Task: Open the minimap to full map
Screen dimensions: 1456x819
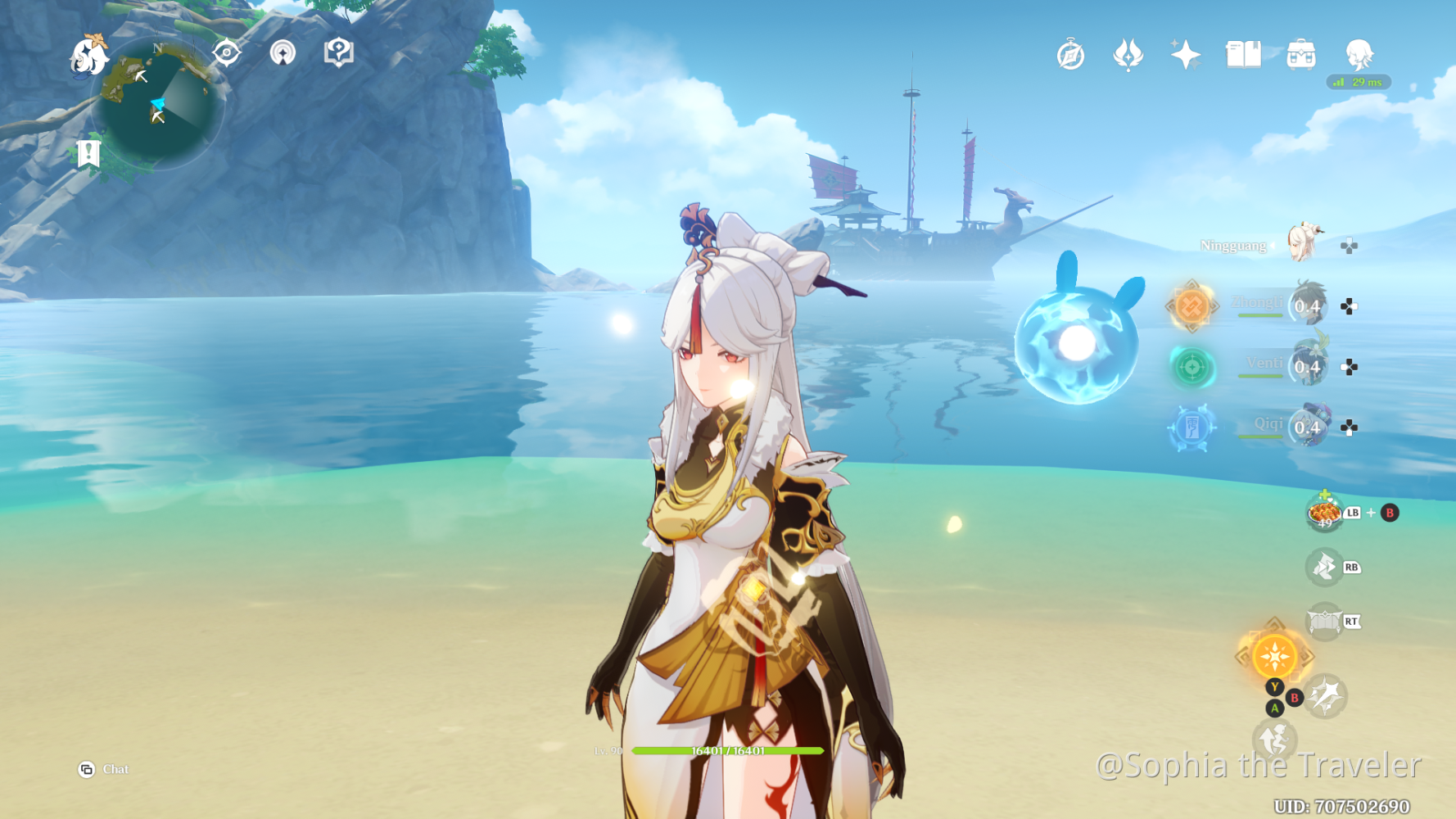Action: [x=160, y=102]
